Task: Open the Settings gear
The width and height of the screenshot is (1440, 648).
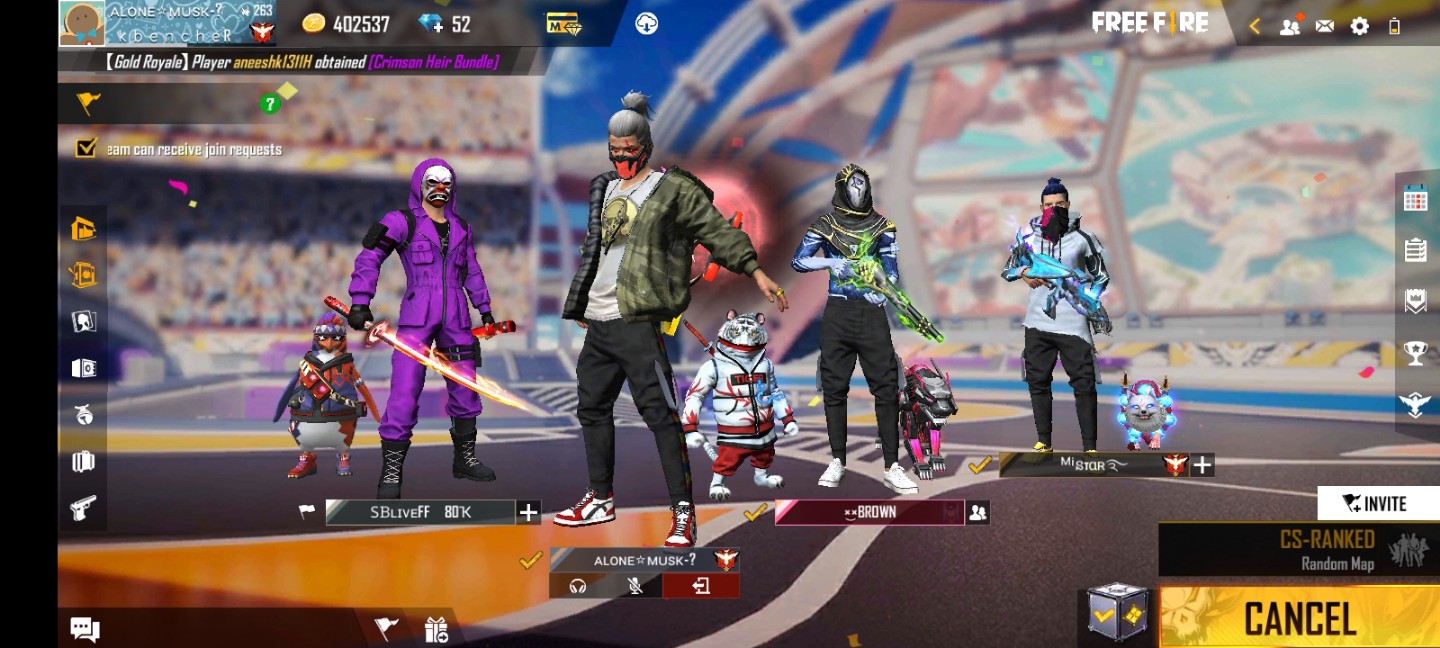Action: point(1359,26)
